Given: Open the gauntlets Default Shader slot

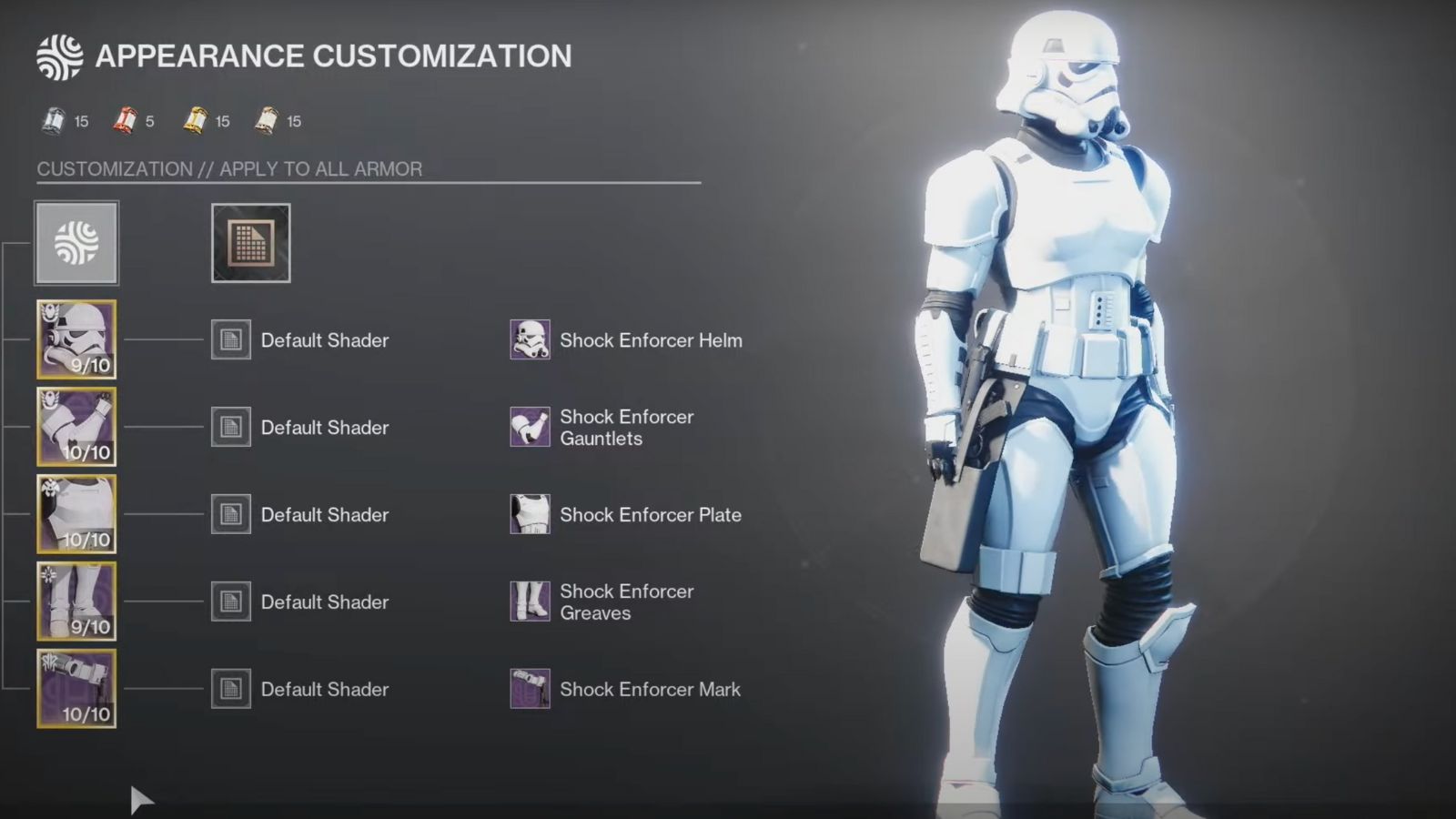Looking at the screenshot, I should click(x=230, y=427).
